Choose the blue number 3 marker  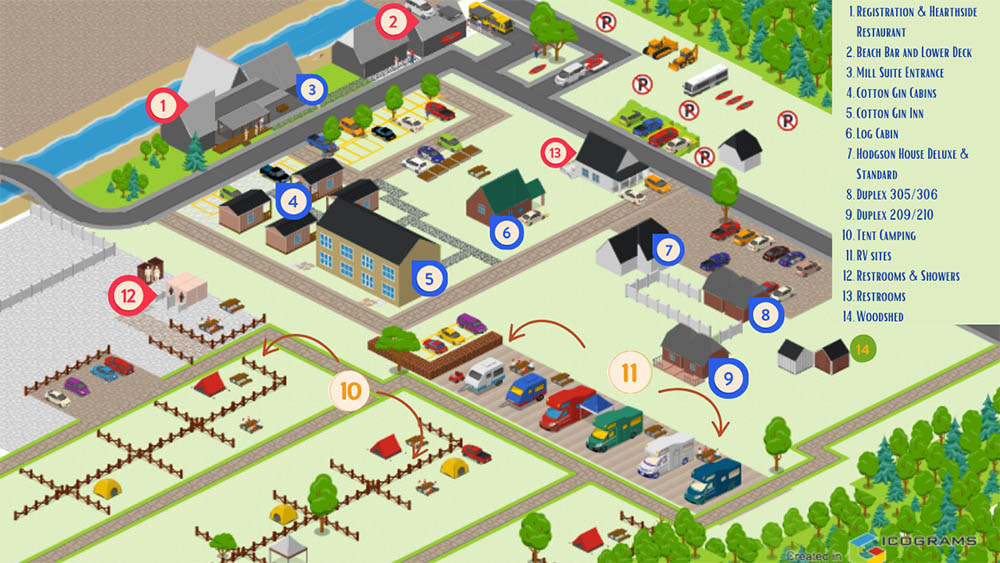312,90
